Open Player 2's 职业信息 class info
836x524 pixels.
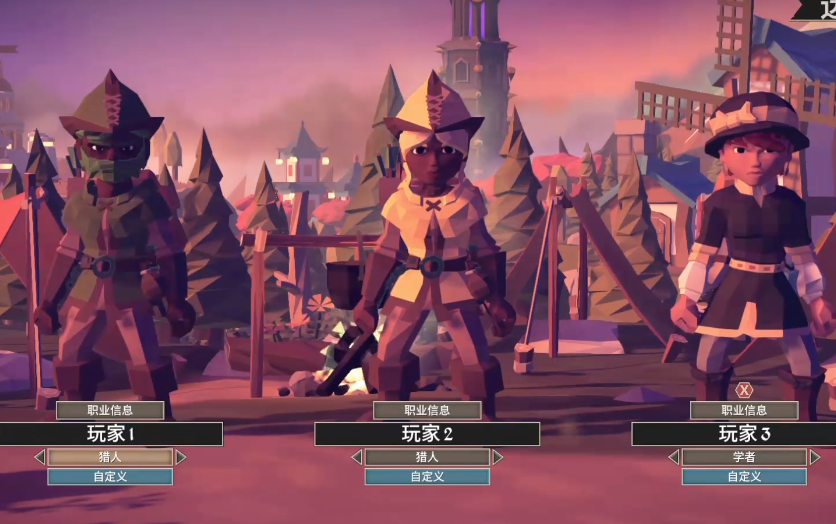(427, 410)
